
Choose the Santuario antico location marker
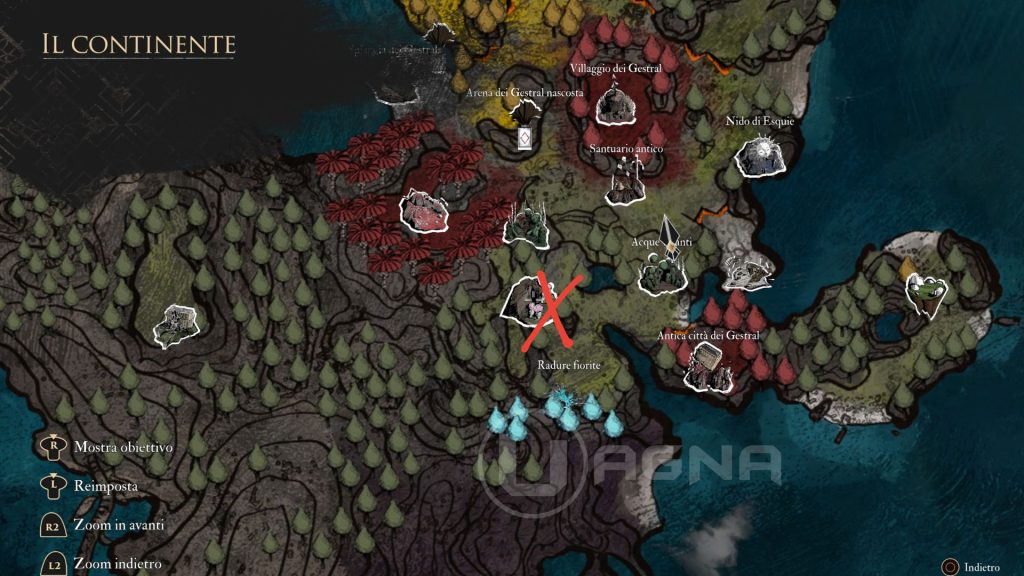pos(625,183)
